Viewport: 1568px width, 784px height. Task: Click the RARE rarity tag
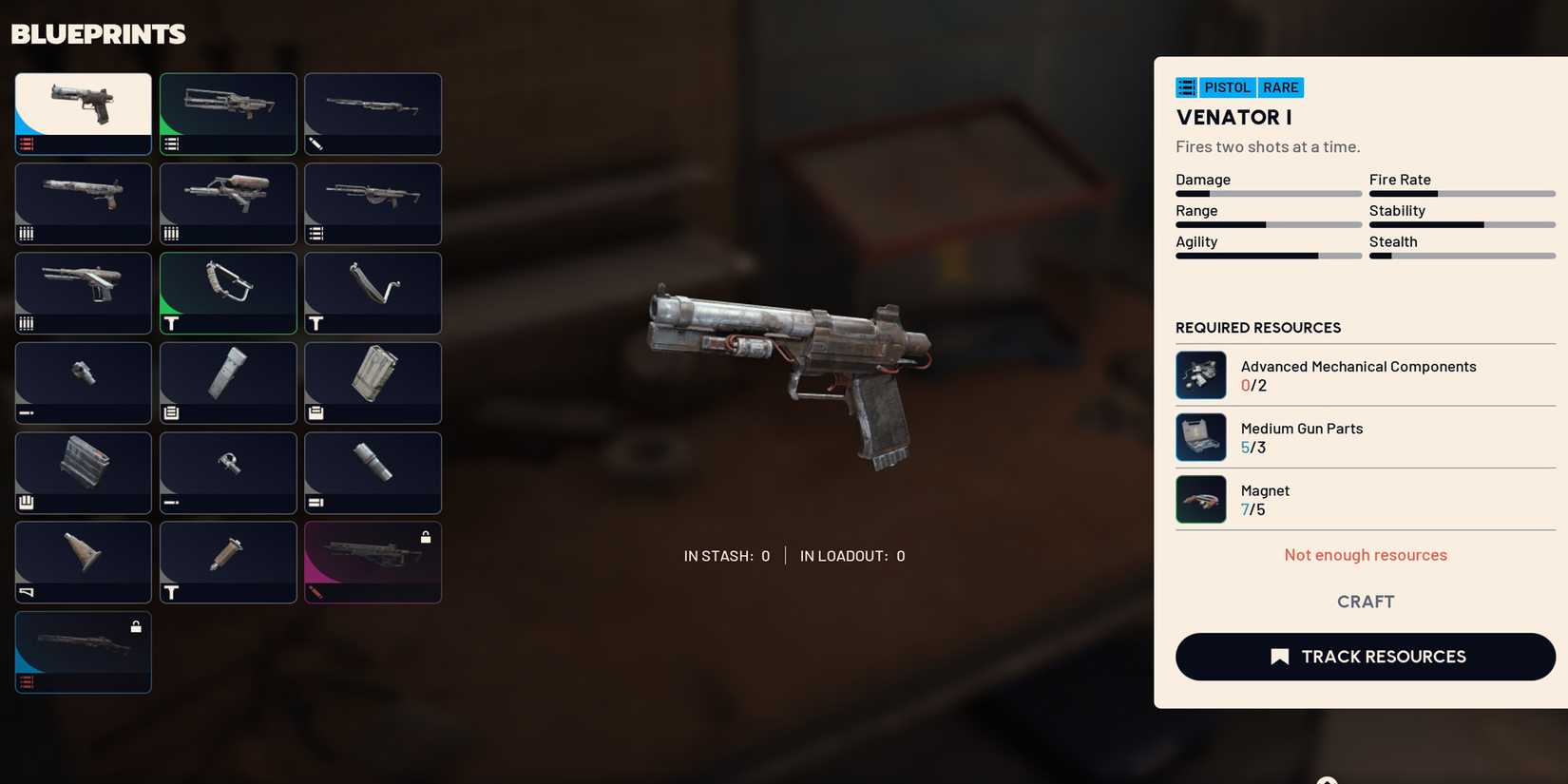pyautogui.click(x=1280, y=86)
